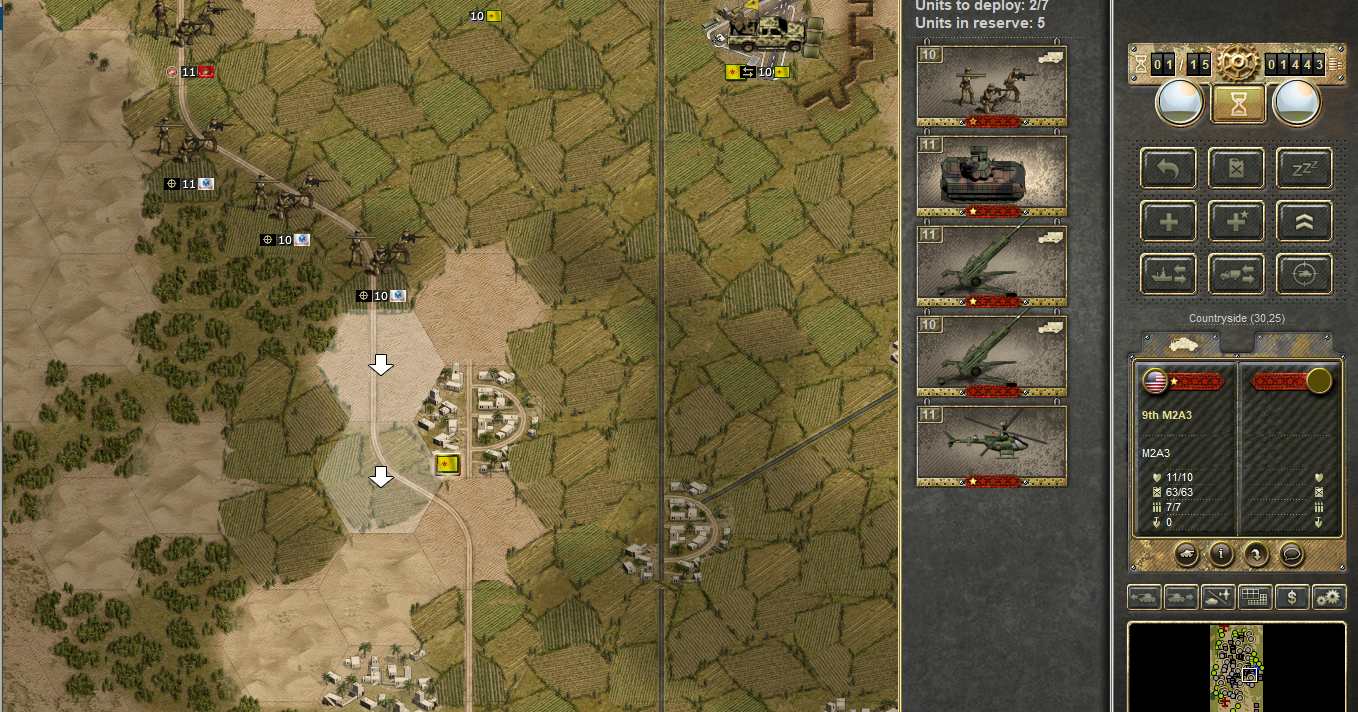Toggle truck transport mount button

1237,273
